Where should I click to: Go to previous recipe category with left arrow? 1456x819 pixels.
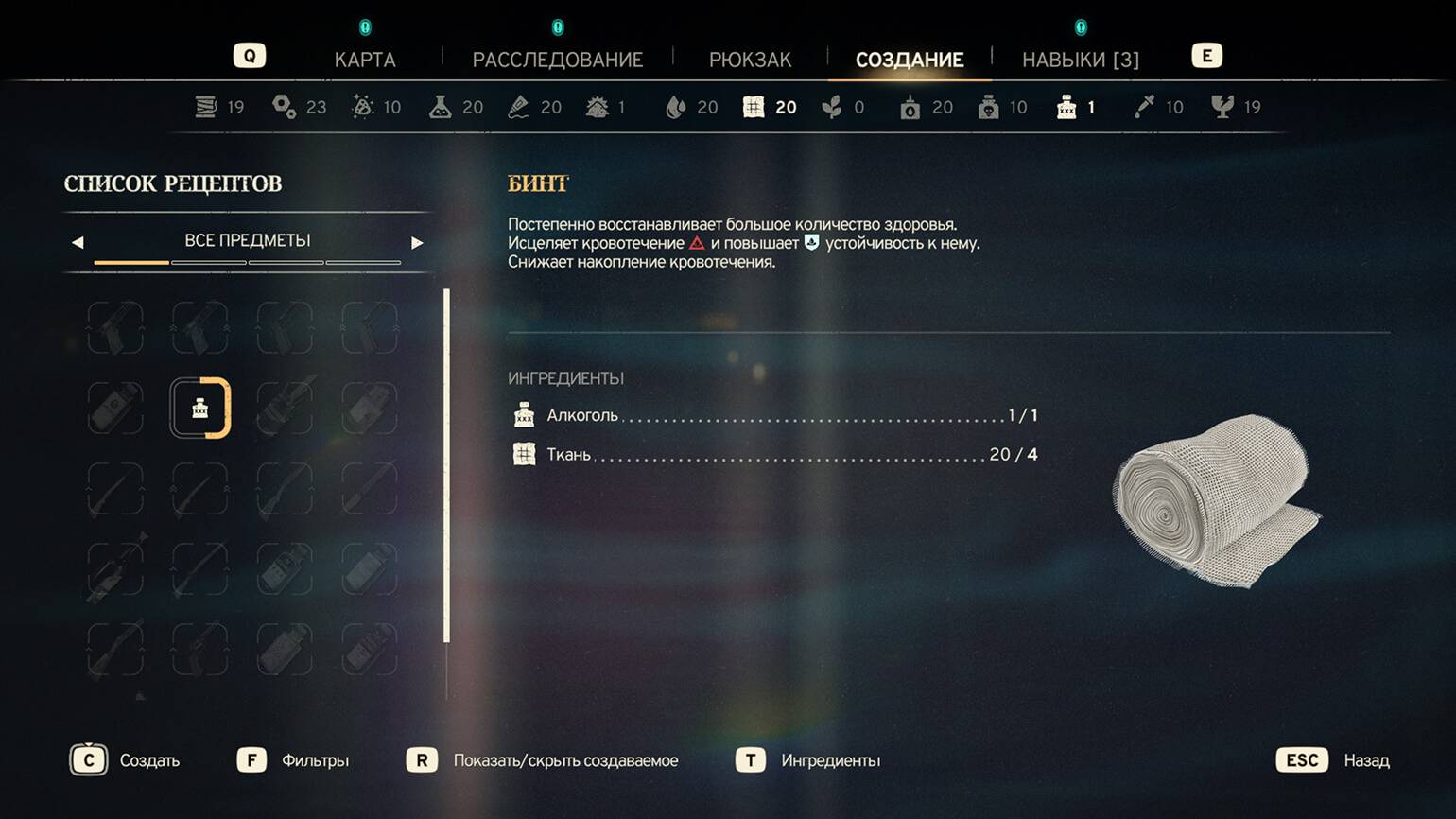(x=78, y=243)
